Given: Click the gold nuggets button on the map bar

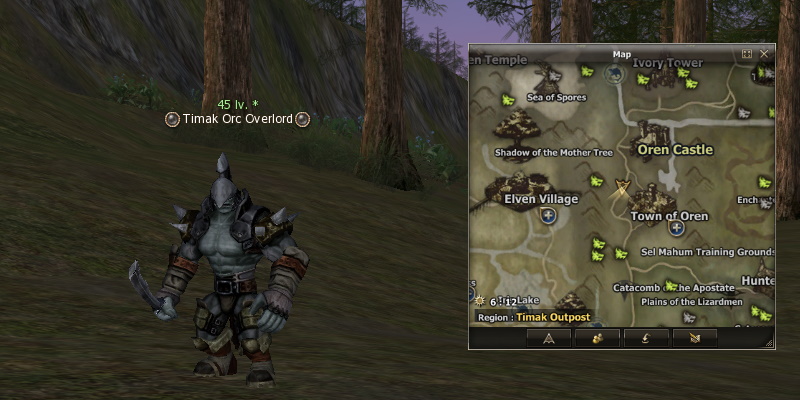Looking at the screenshot, I should (598, 338).
